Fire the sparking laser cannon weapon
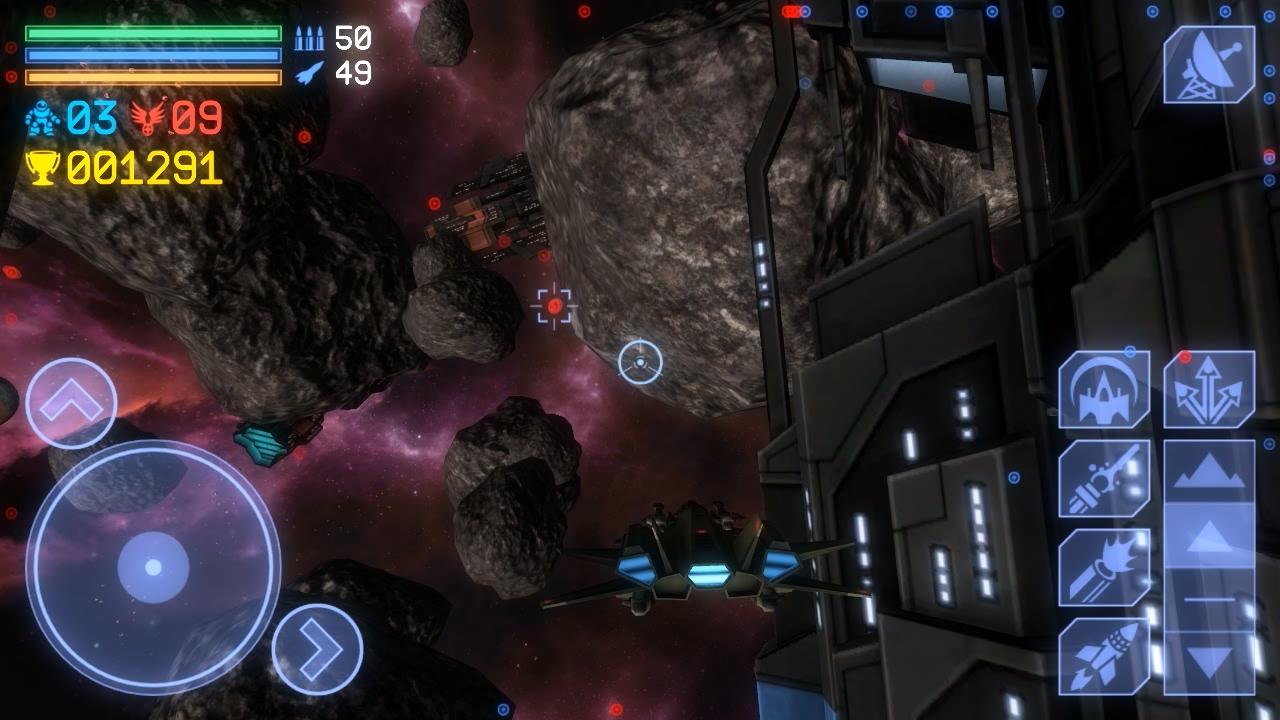Viewport: 1280px width, 720px height. click(1104, 478)
